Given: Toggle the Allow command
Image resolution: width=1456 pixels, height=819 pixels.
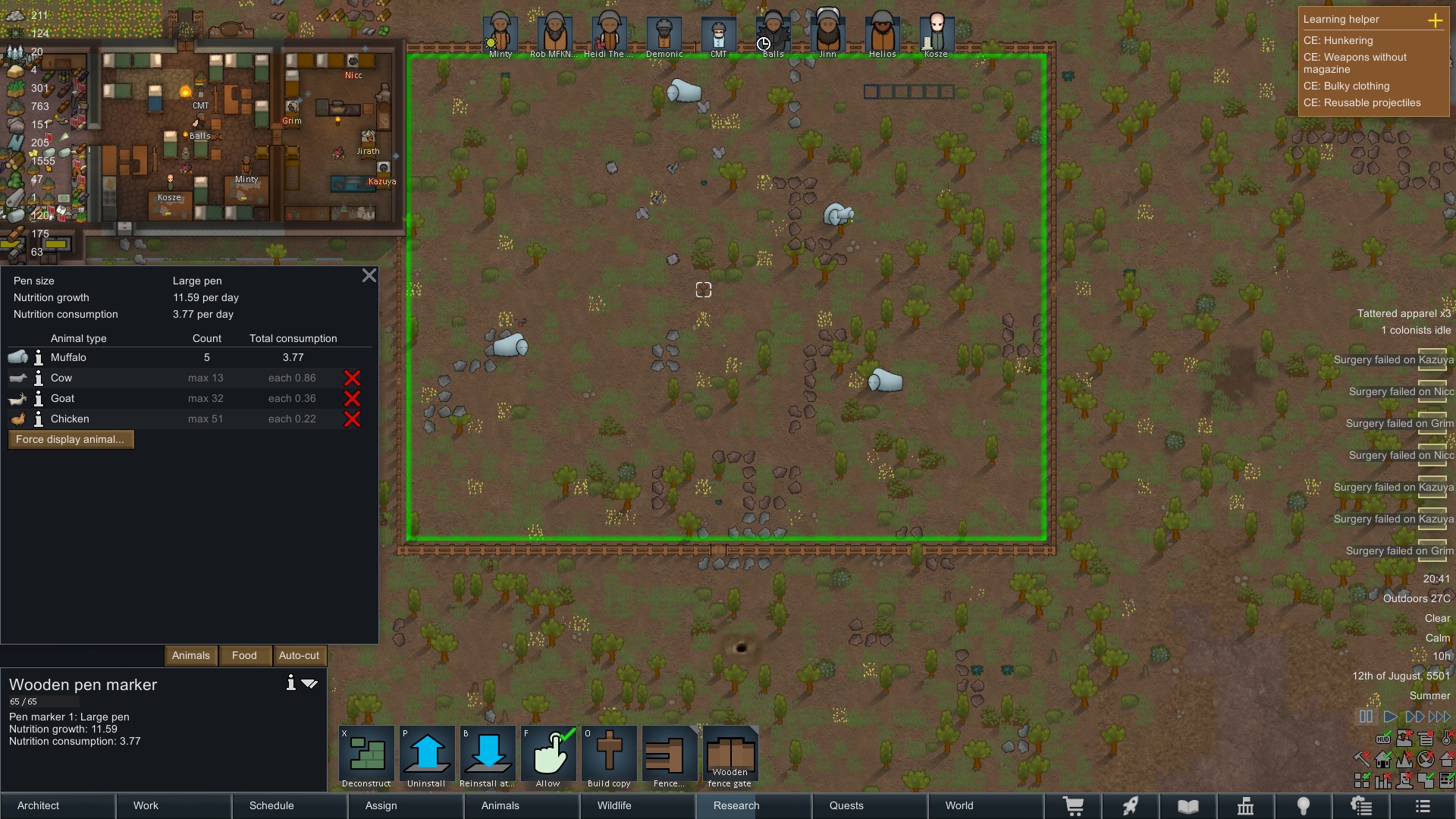Looking at the screenshot, I should pos(548,757).
